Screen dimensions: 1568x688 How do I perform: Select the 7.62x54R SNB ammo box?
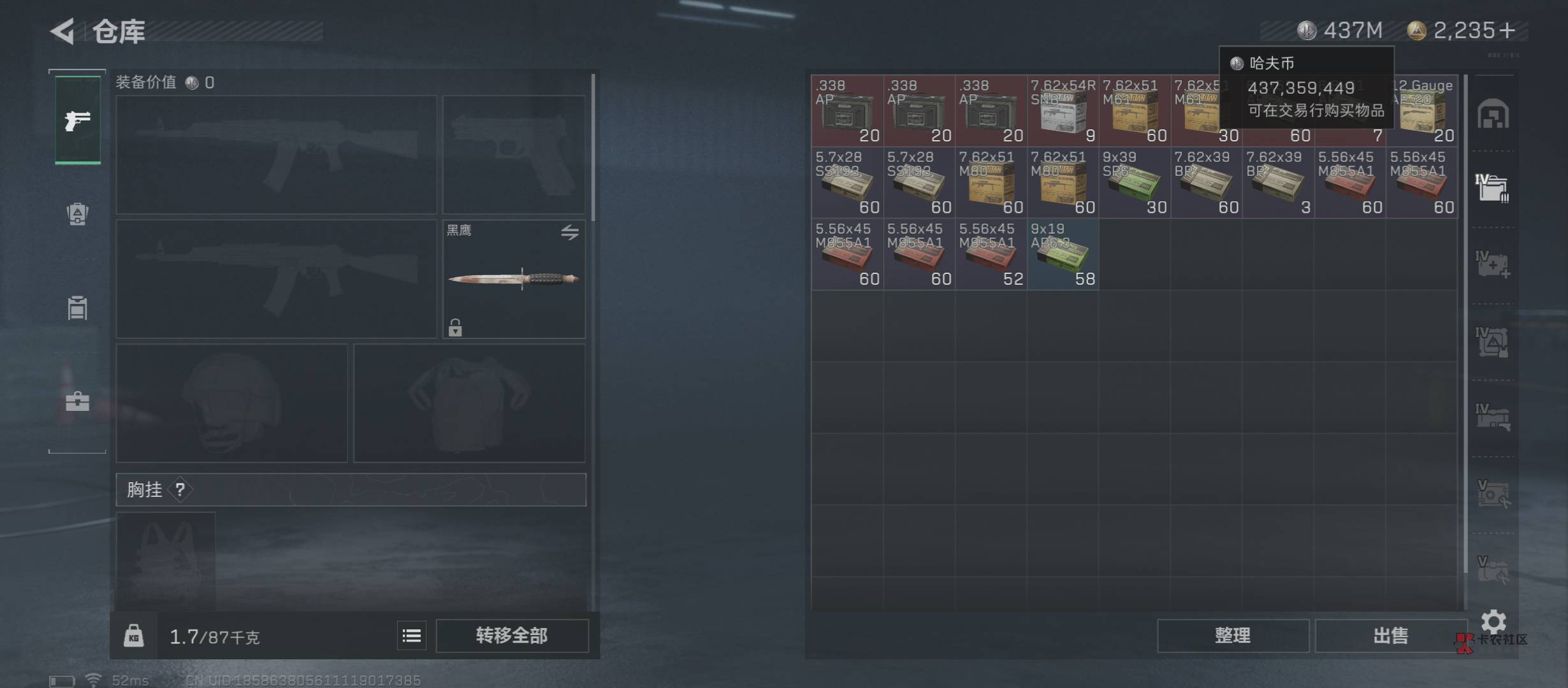click(x=1063, y=111)
